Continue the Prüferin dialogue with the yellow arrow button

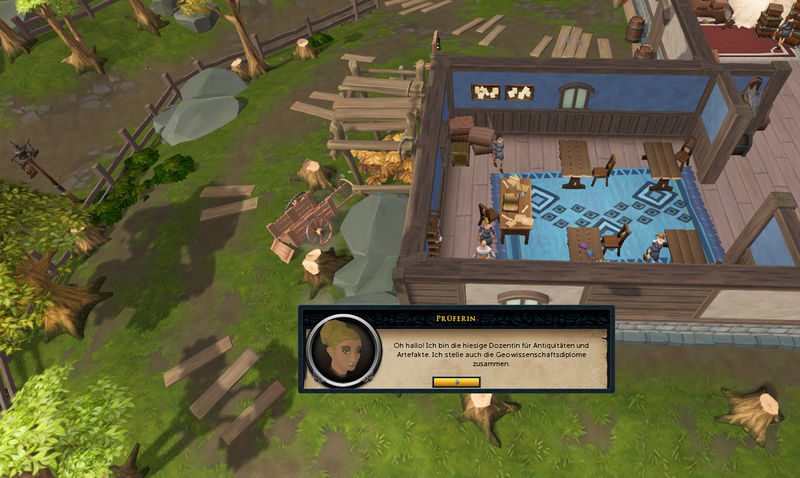456,381
